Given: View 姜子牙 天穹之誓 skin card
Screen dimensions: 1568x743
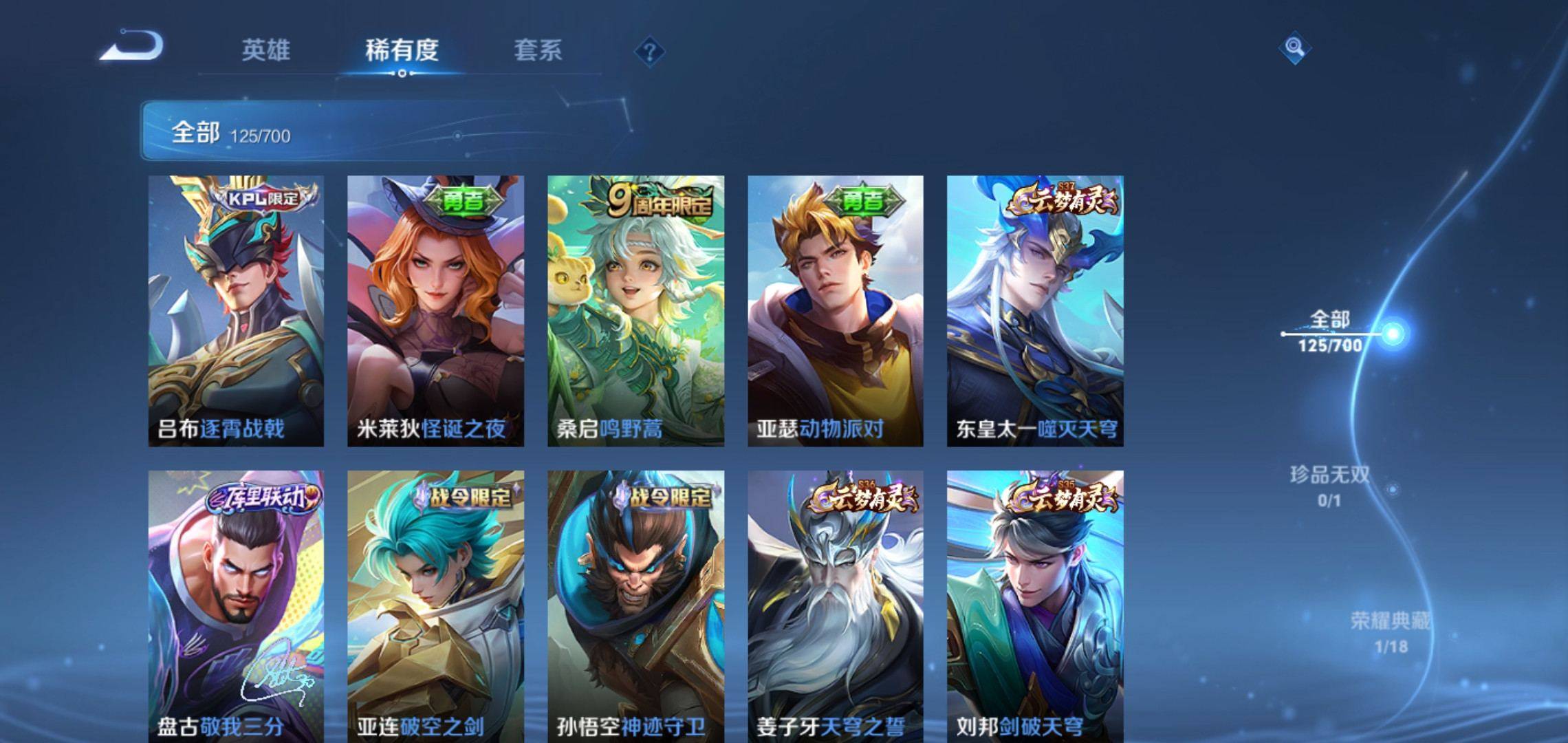Looking at the screenshot, I should tap(836, 605).
